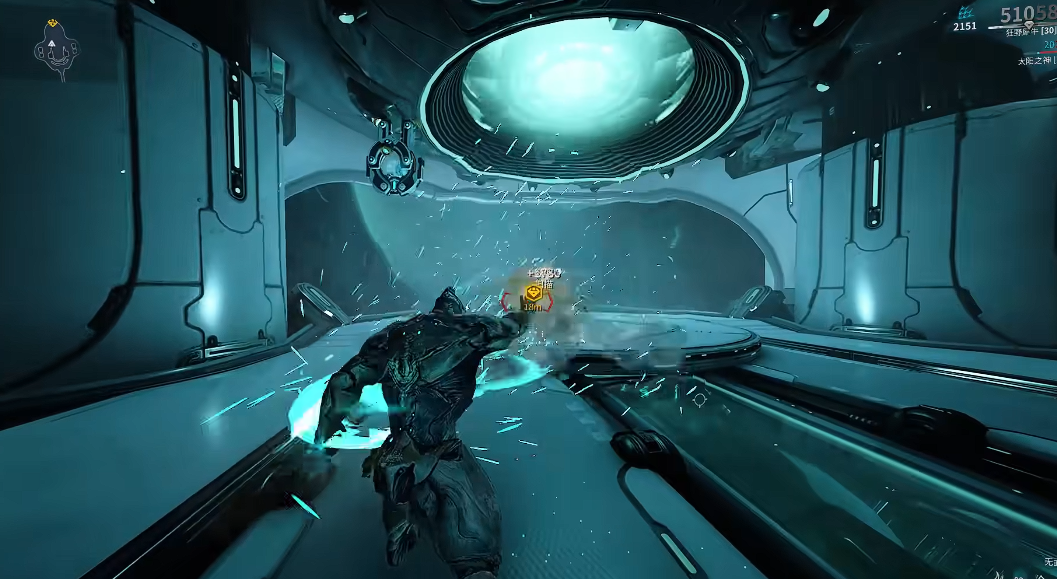Select the yellow objective marker on the minimap
Viewport: 1057px width, 579px height.
pos(51,22)
